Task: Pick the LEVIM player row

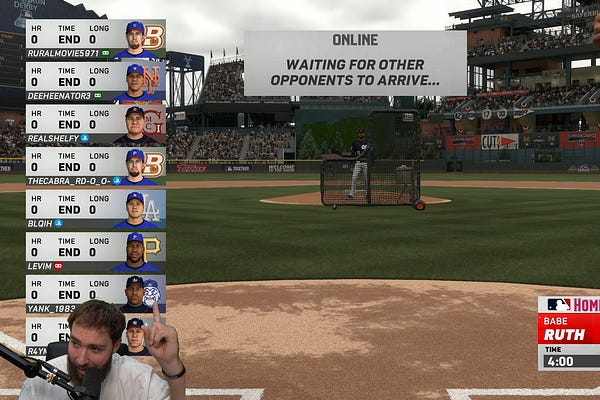Action: pos(95,252)
